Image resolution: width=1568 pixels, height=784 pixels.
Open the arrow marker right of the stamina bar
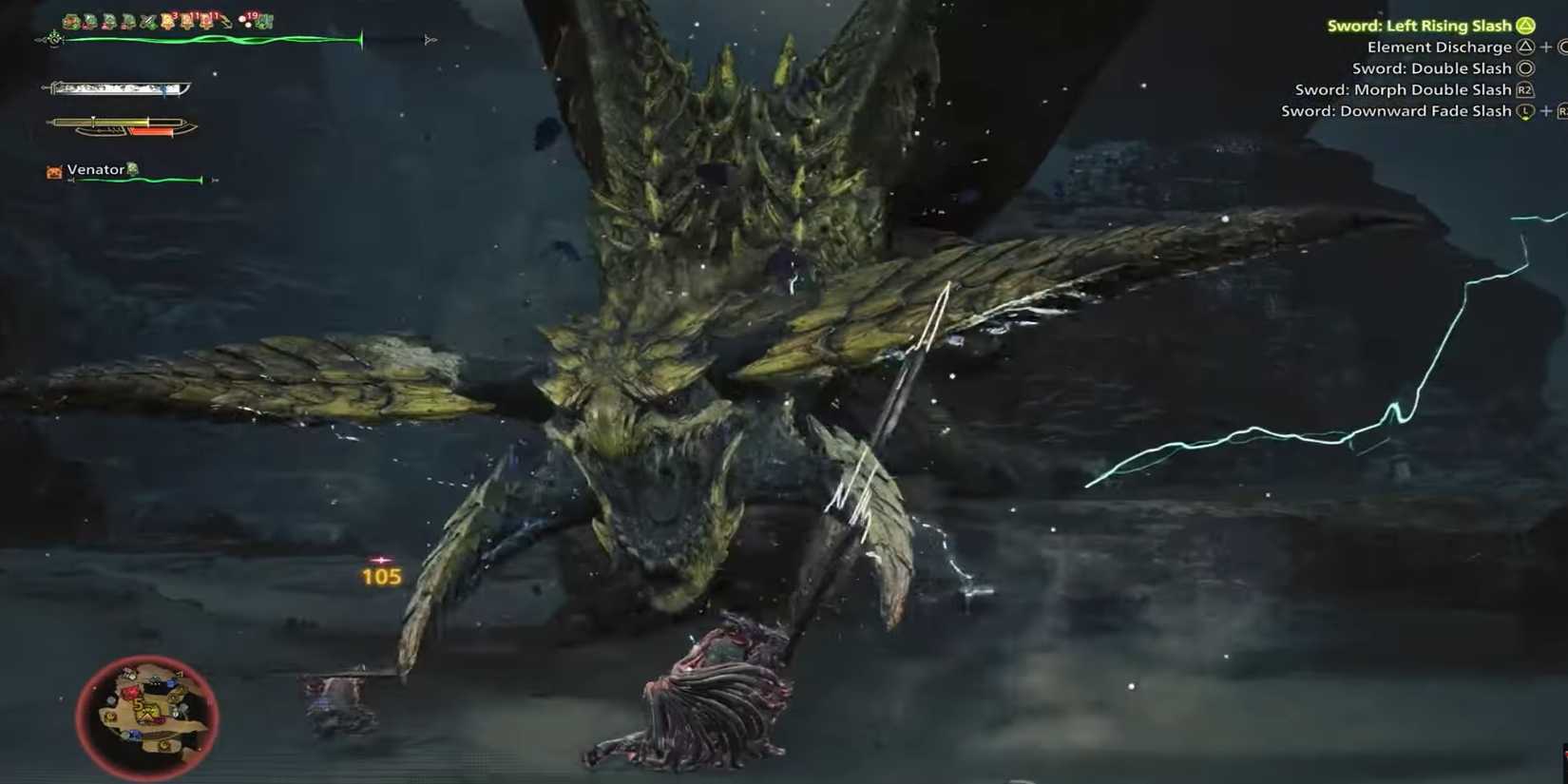point(430,39)
